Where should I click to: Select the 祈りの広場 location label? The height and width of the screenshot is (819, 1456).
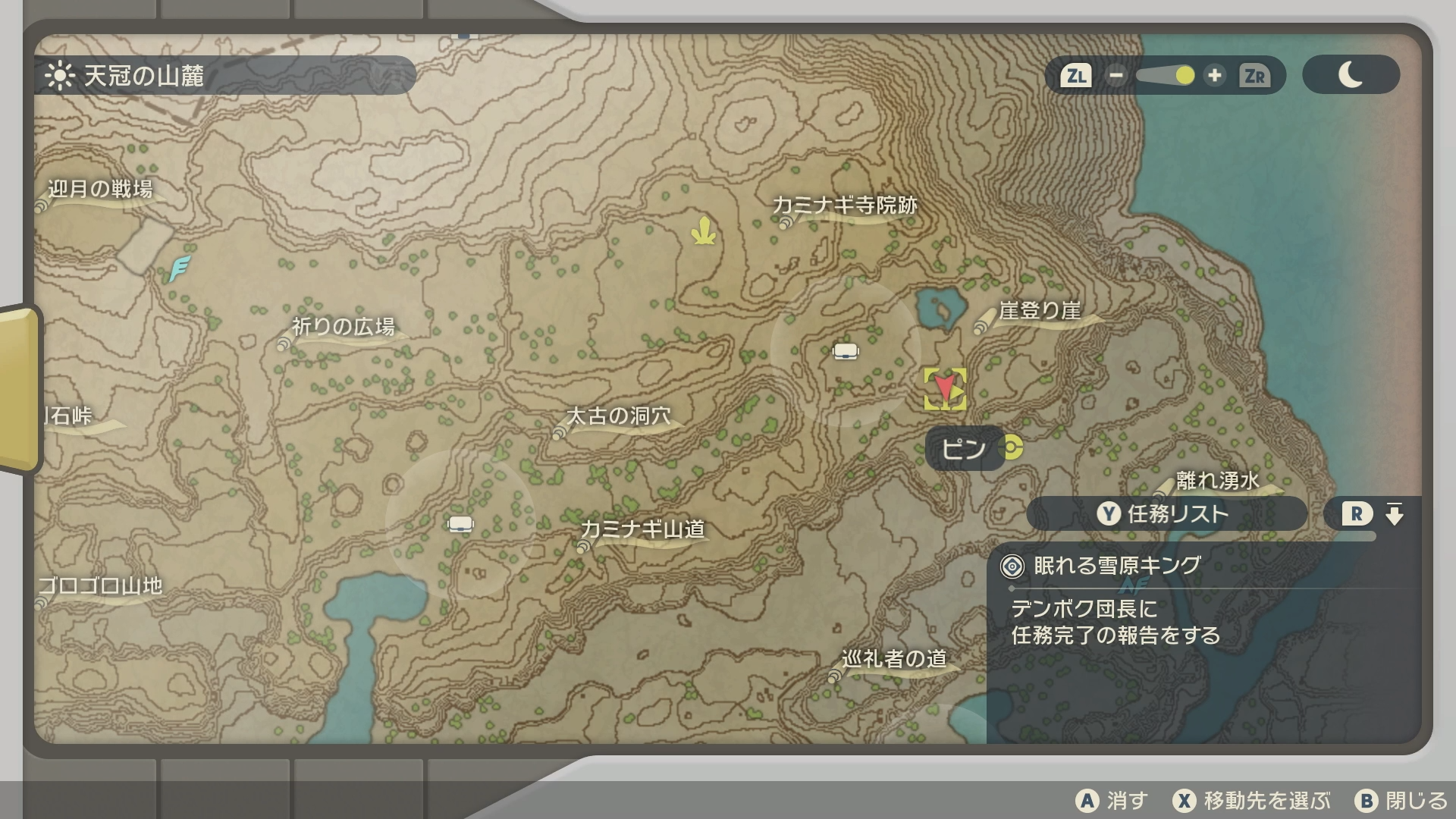point(343,327)
